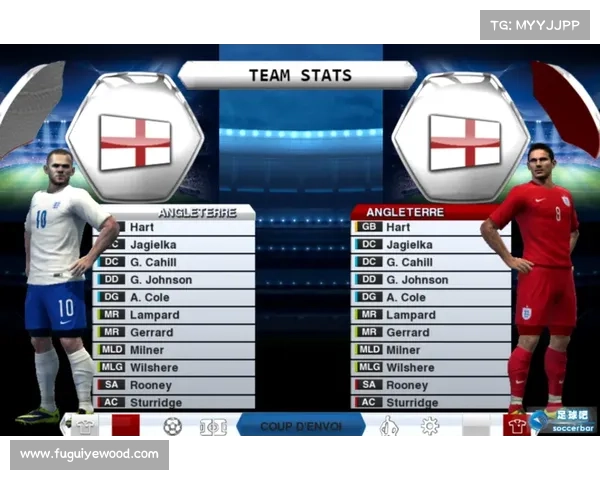
Task: Choose Jagielka in the grey-headed Angleterre list
Action: coord(174,244)
